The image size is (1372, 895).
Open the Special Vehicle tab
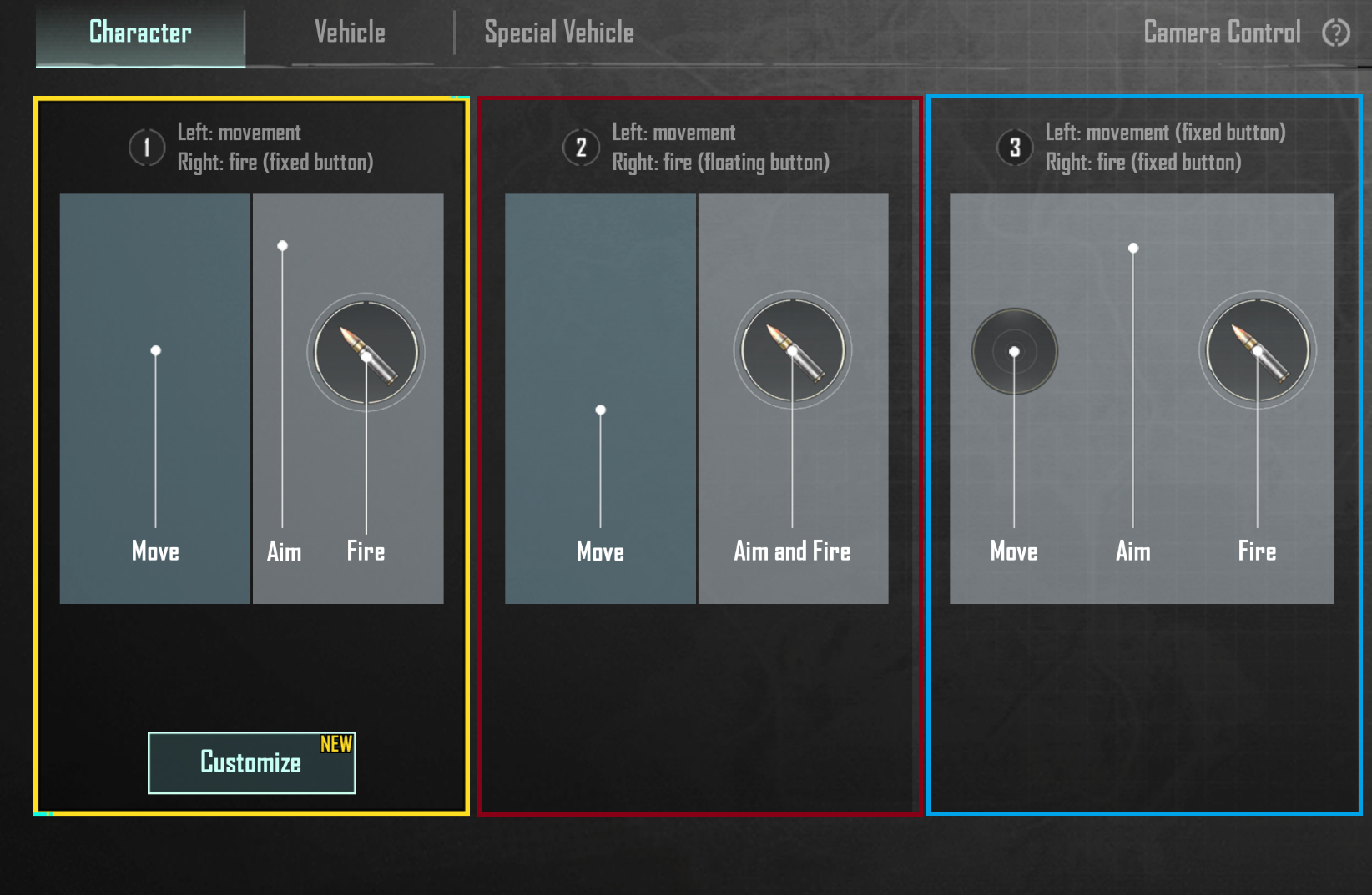click(x=557, y=32)
